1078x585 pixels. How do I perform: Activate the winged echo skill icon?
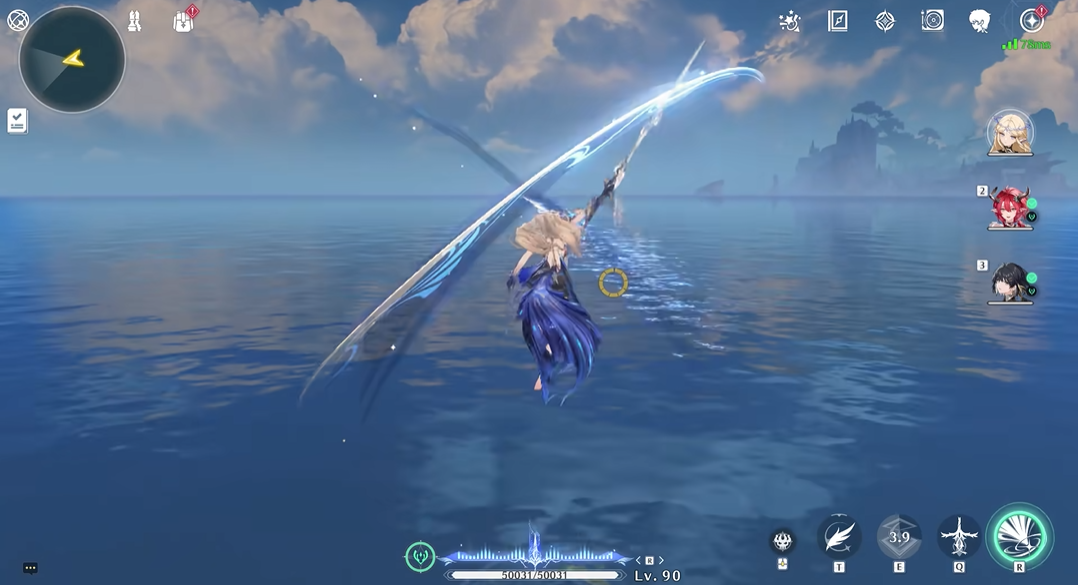(959, 537)
